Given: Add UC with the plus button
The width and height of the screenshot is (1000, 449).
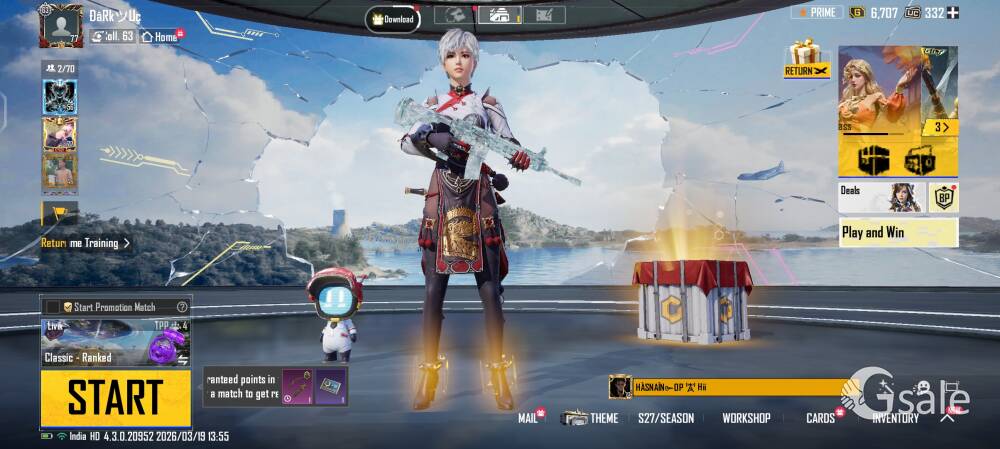Looking at the screenshot, I should 952,13.
